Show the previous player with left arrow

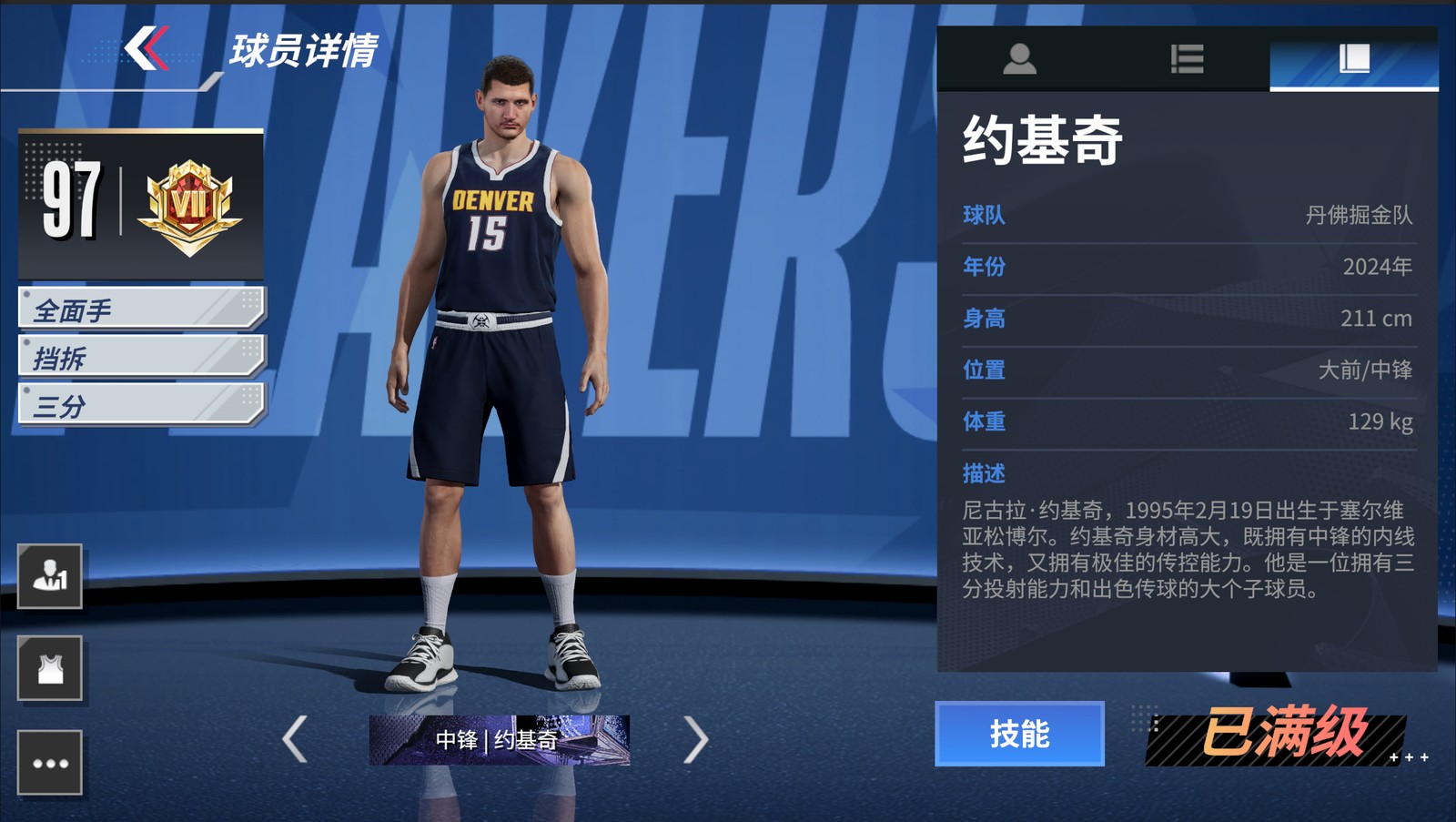pyautogui.click(x=295, y=738)
